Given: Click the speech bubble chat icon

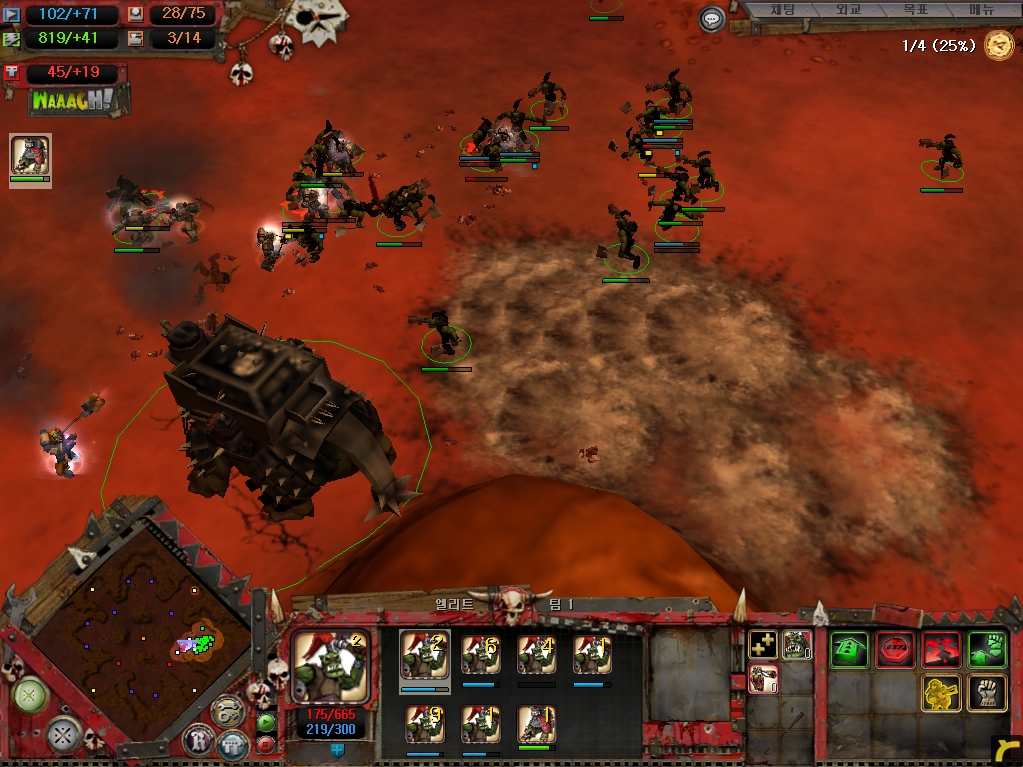Looking at the screenshot, I should click(712, 19).
